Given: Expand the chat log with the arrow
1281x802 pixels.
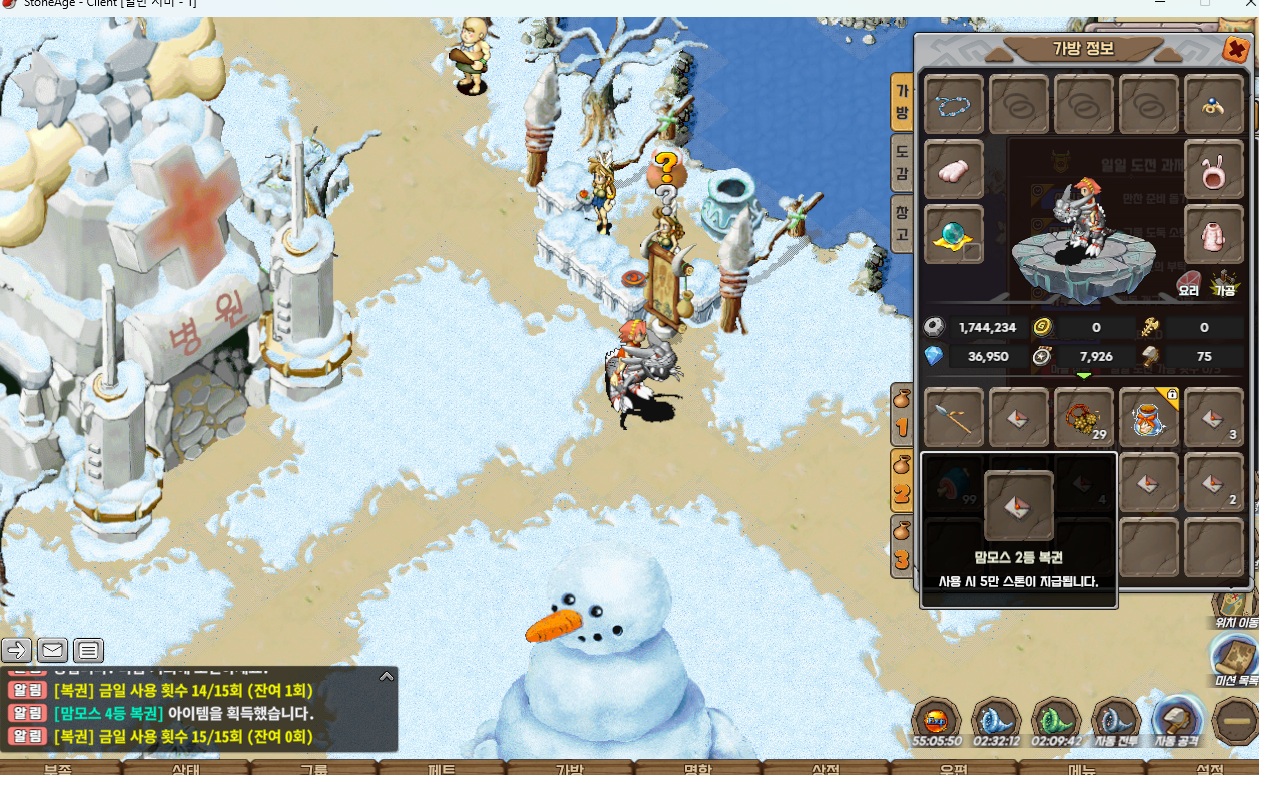Looking at the screenshot, I should pos(387,677).
